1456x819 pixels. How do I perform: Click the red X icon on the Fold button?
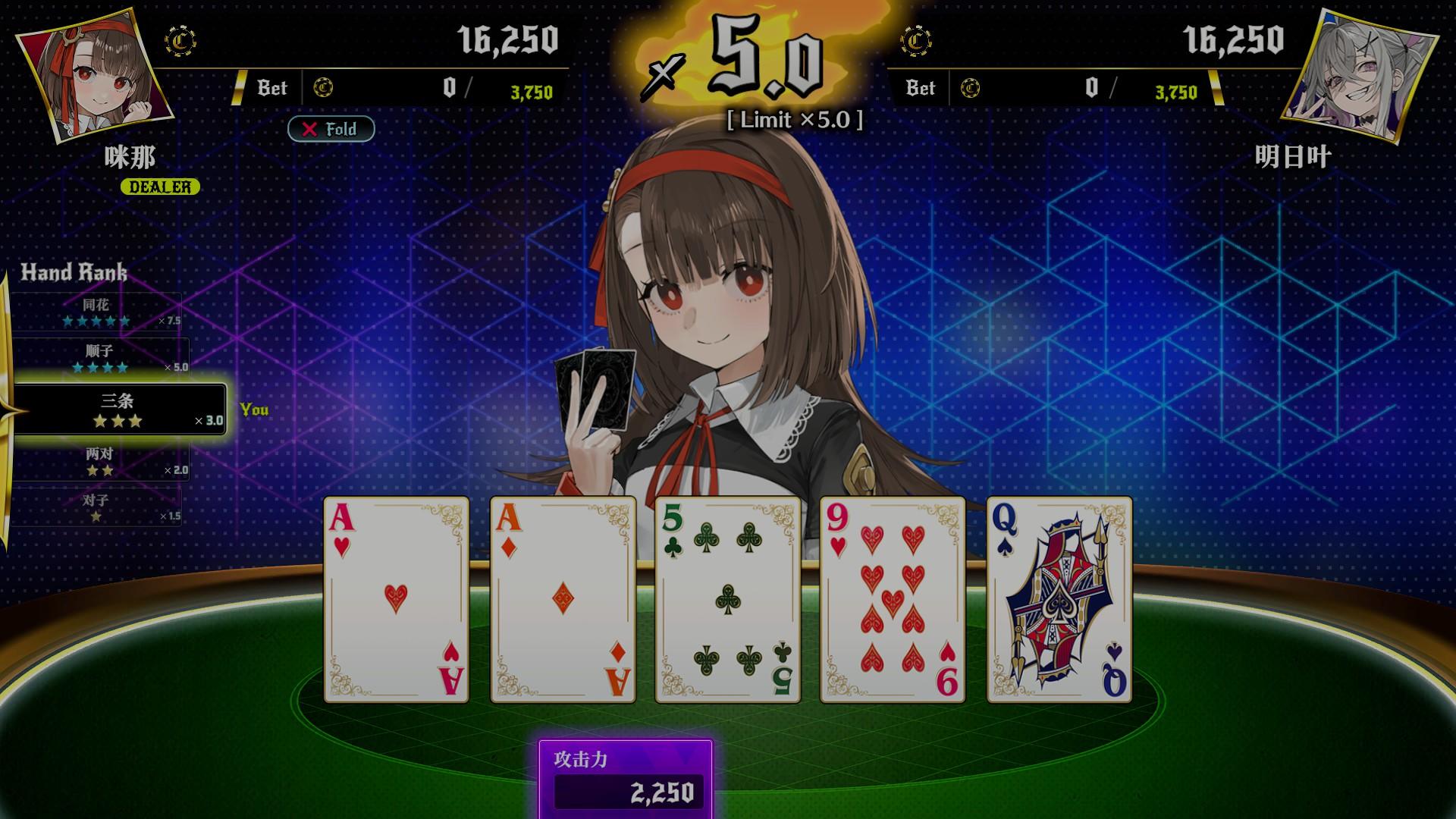click(x=309, y=129)
